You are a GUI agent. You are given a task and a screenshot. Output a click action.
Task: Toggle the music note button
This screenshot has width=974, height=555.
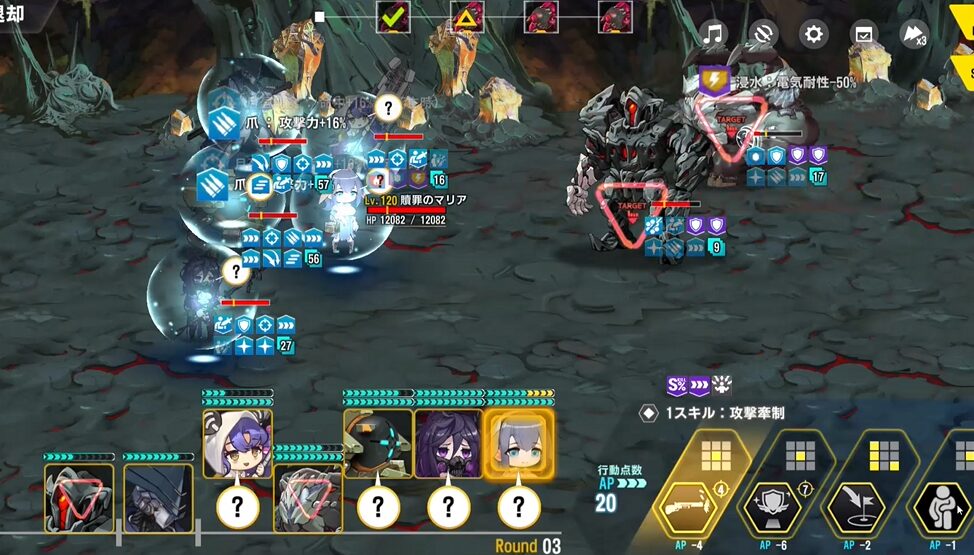[713, 35]
